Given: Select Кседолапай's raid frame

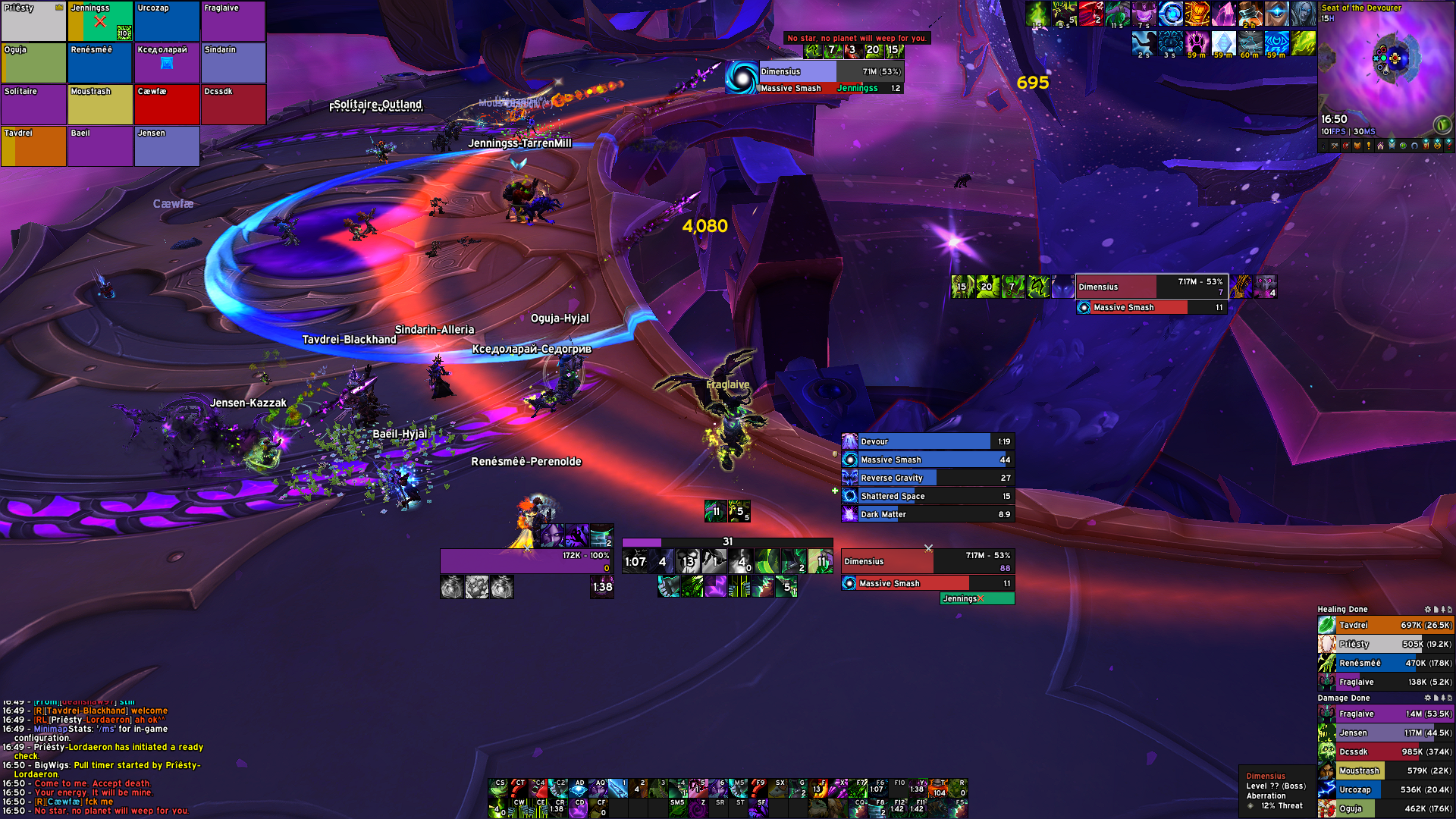Looking at the screenshot, I should pos(167,63).
